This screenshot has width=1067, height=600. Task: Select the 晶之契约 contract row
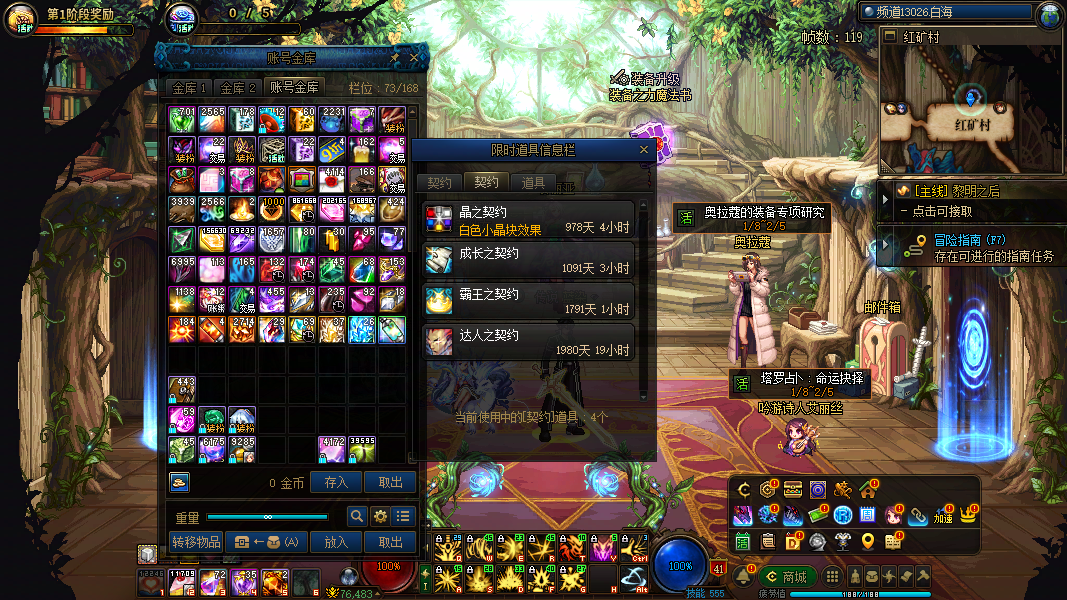pyautogui.click(x=529, y=220)
